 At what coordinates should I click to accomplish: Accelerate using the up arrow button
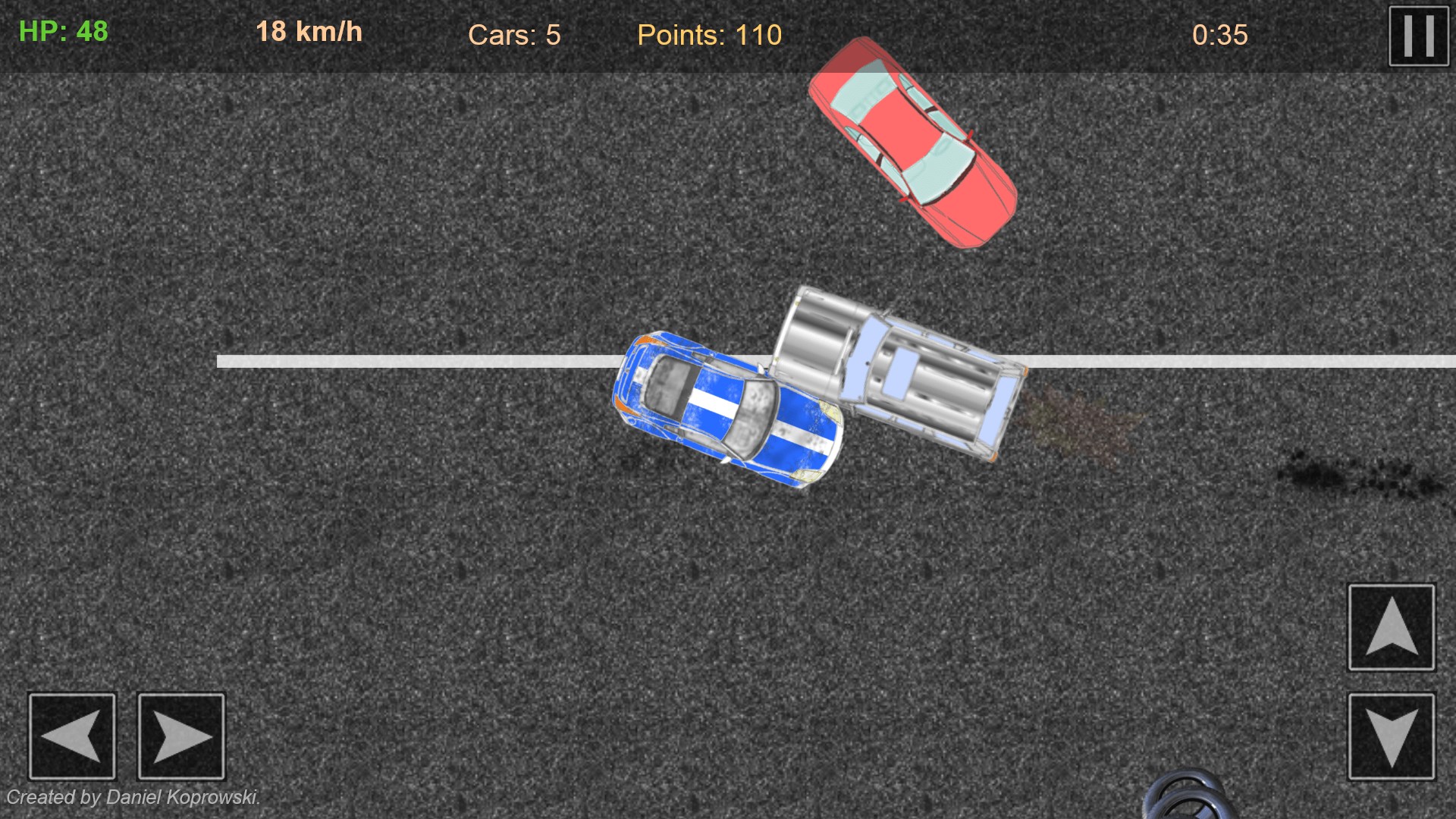1391,627
